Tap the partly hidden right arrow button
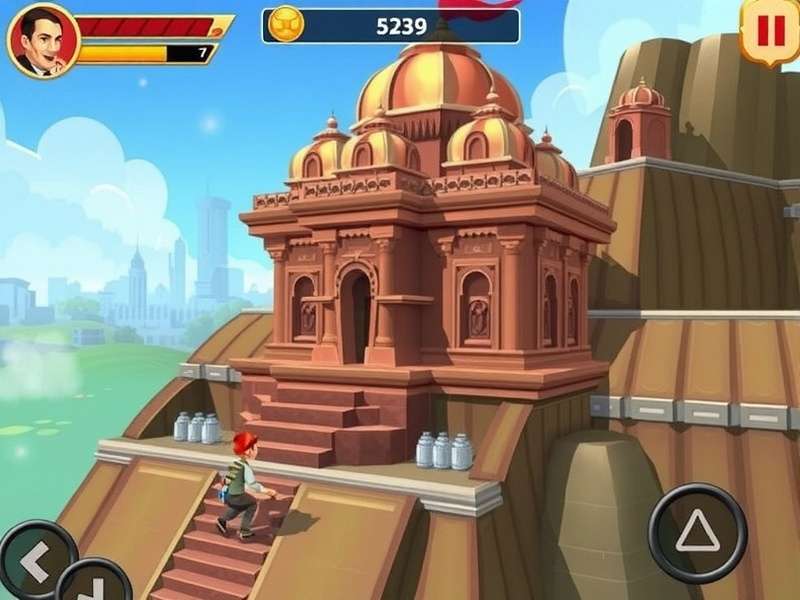Viewport: 800px width, 600px height. (x=94, y=585)
